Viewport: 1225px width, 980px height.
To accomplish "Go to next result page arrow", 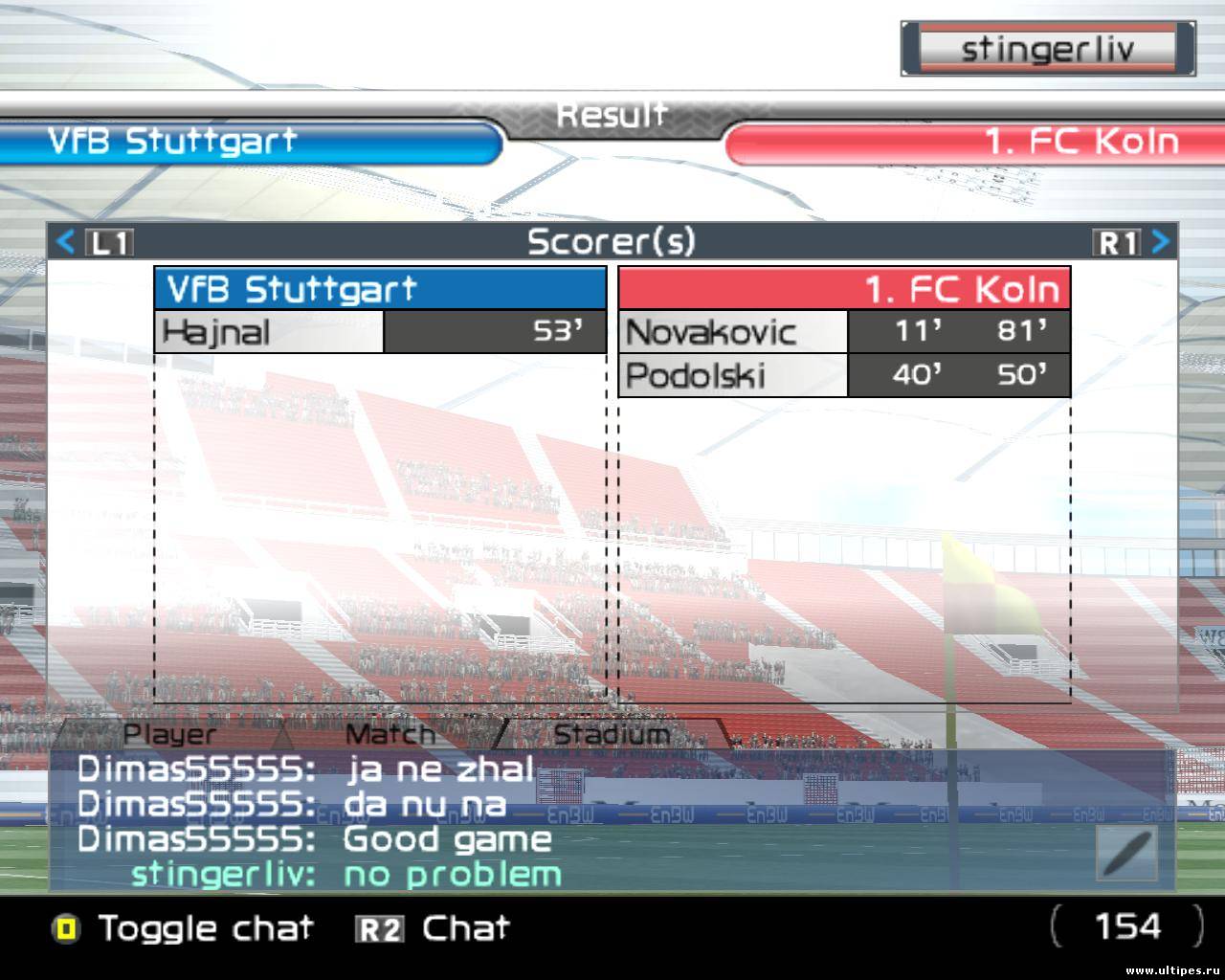I will (1160, 242).
